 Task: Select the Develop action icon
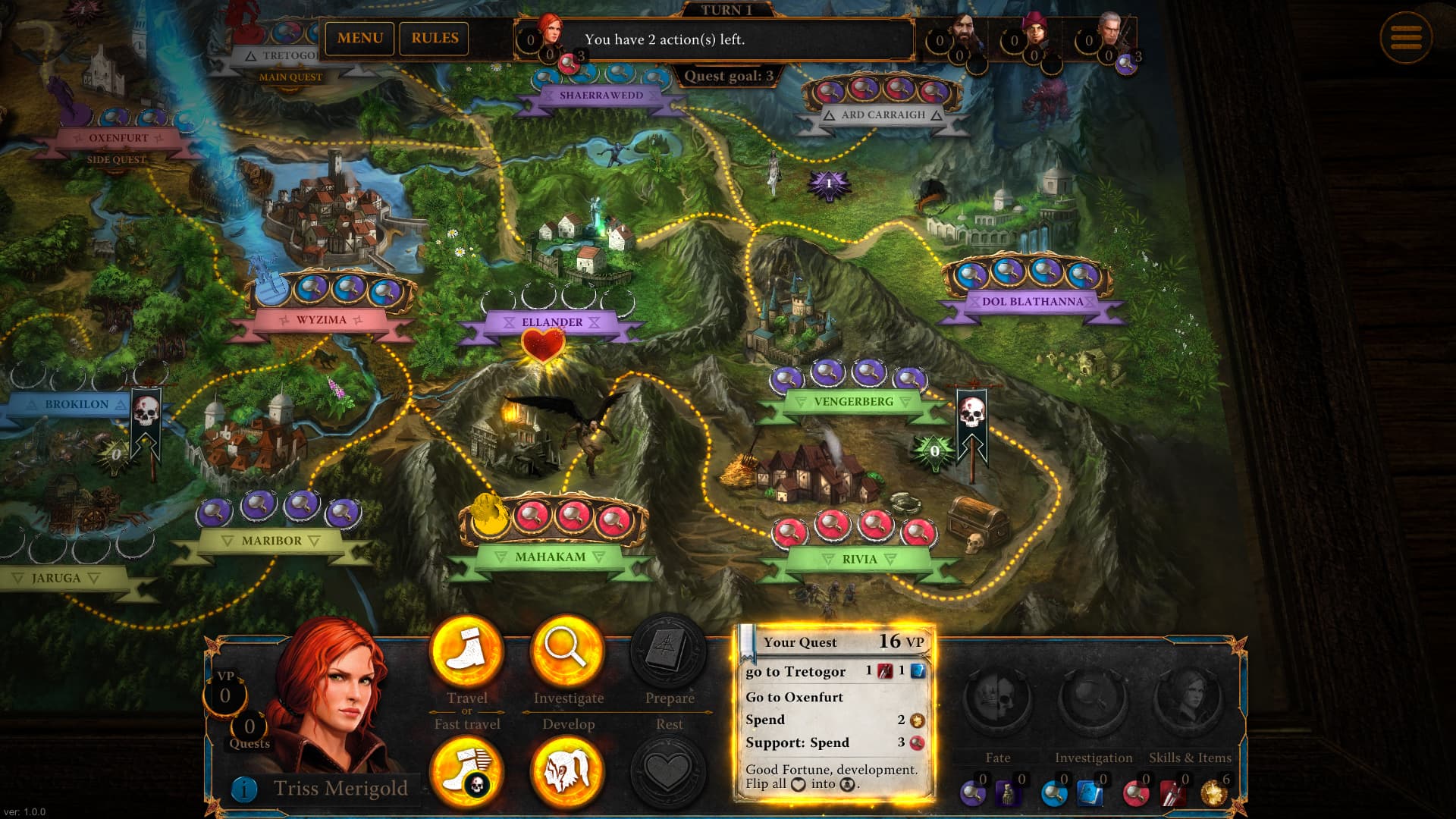click(569, 772)
